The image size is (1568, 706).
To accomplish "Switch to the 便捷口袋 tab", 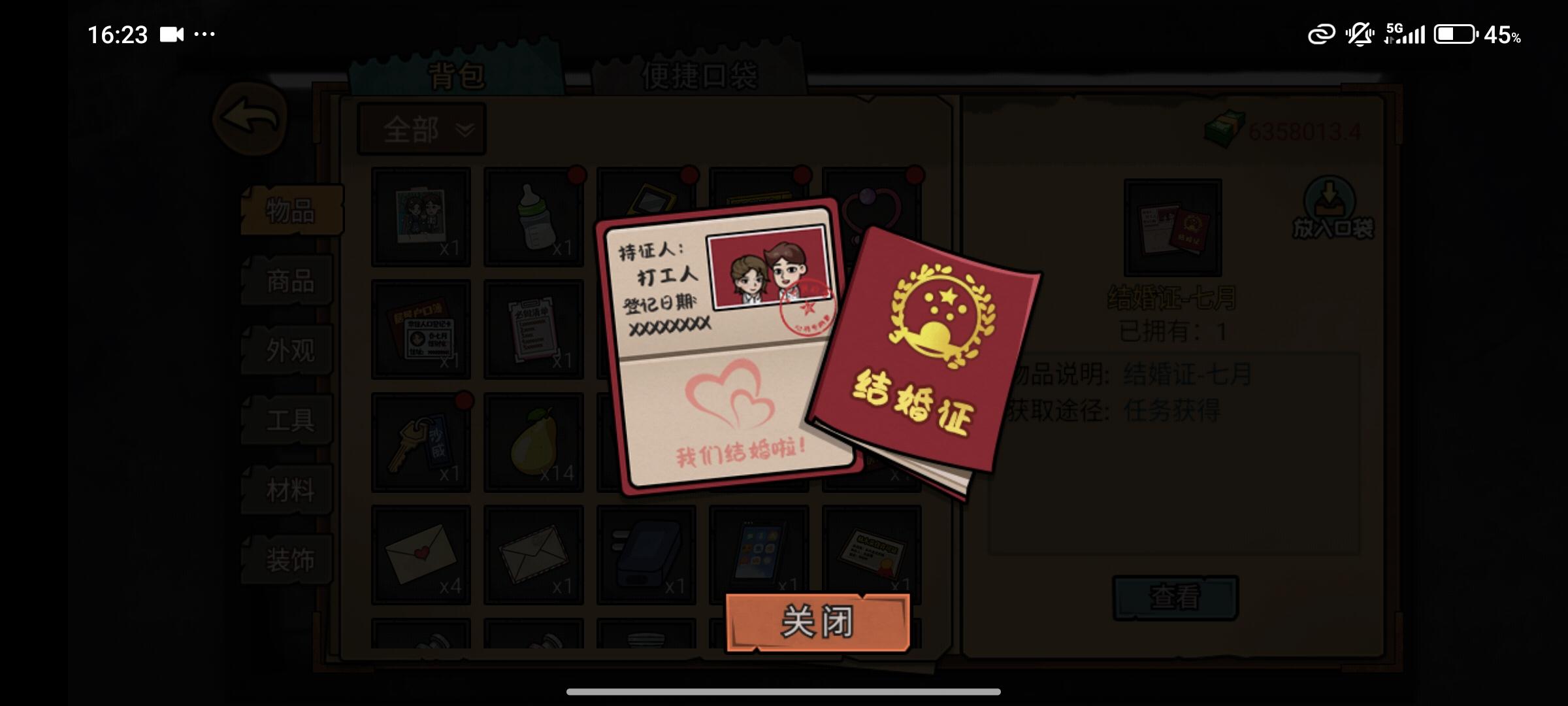I will [x=701, y=74].
